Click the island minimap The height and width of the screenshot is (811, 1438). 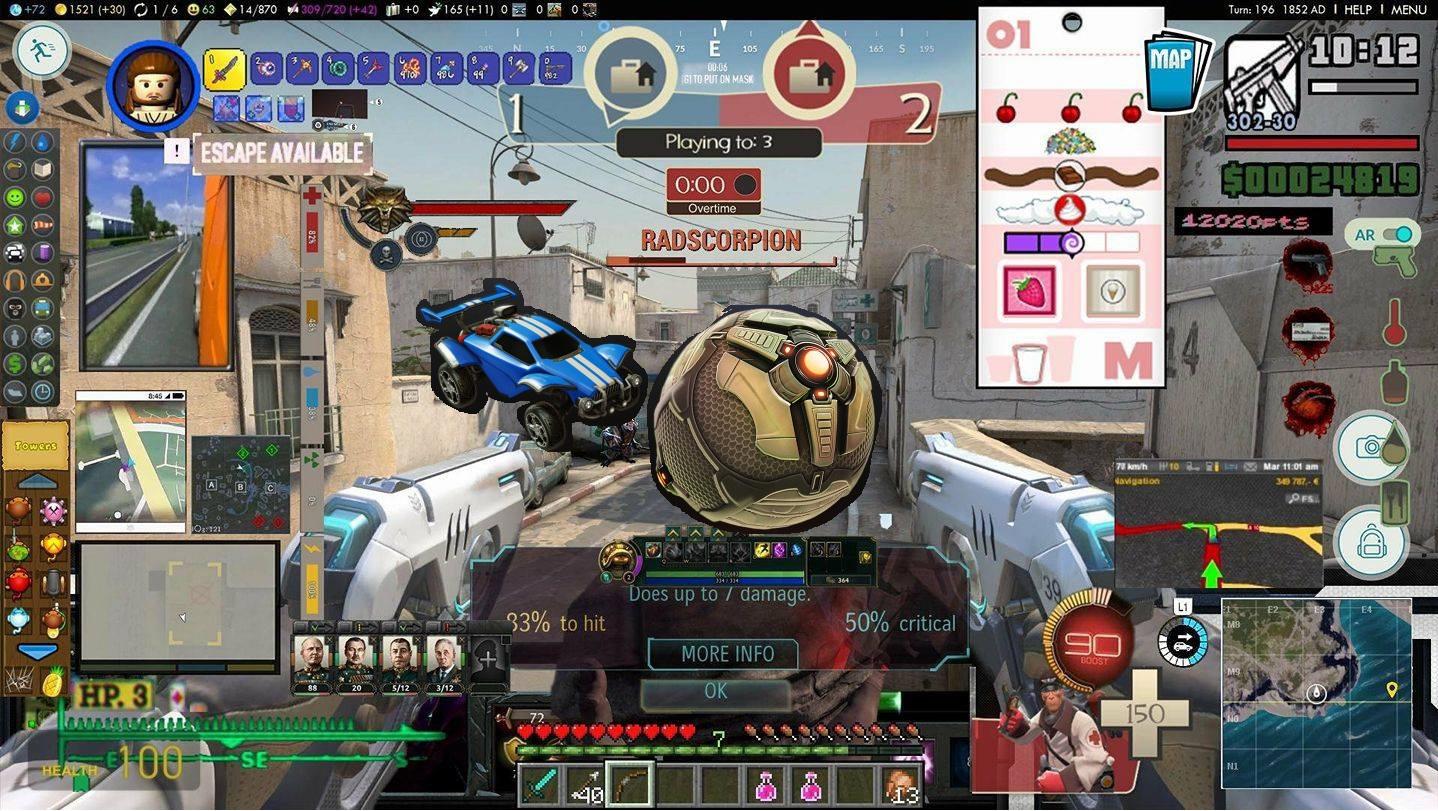tap(1316, 693)
